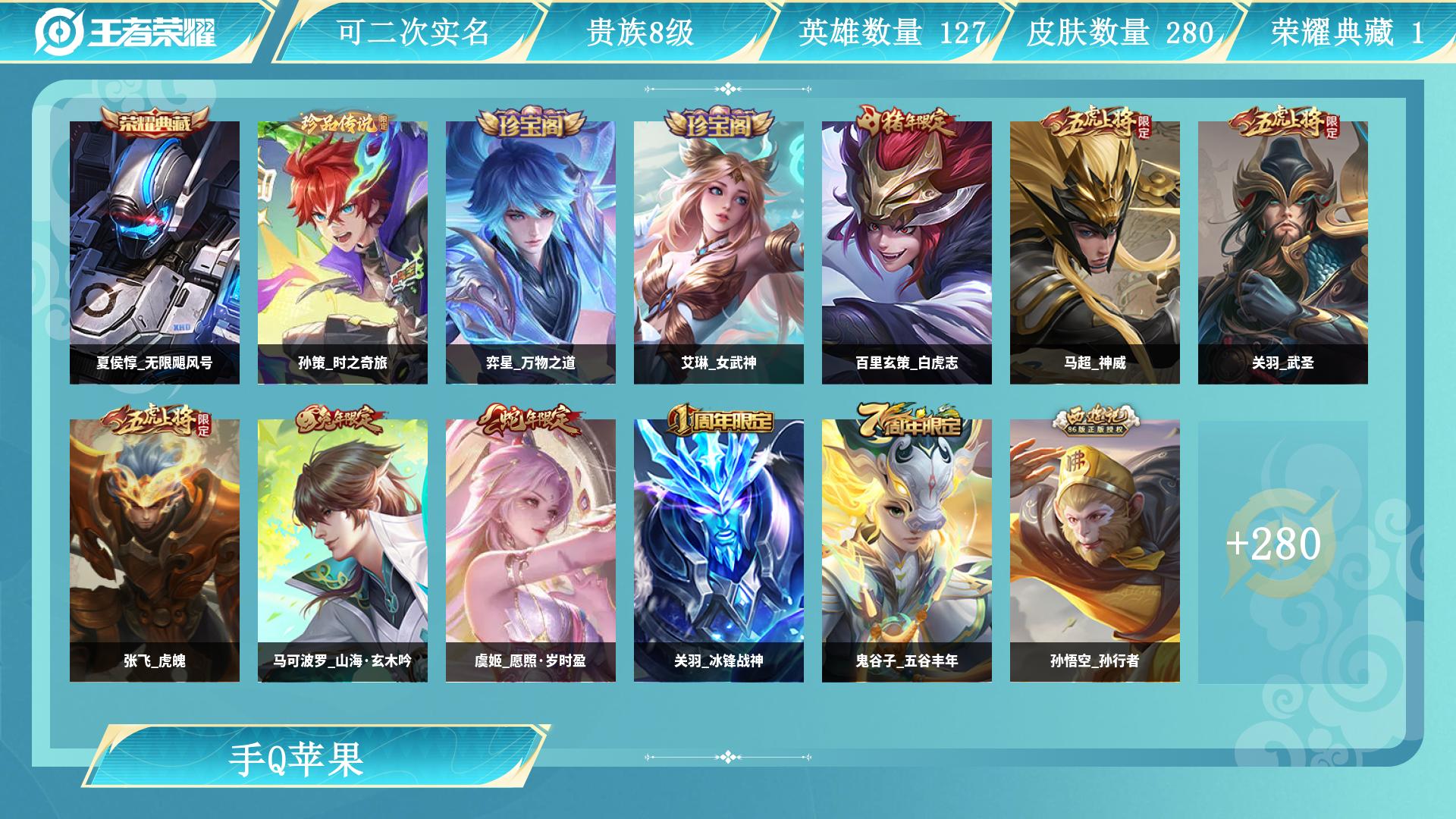Image resolution: width=1456 pixels, height=819 pixels.
Task: Select the 珍宝阁 badge on 弈星's card
Action: click(x=530, y=121)
